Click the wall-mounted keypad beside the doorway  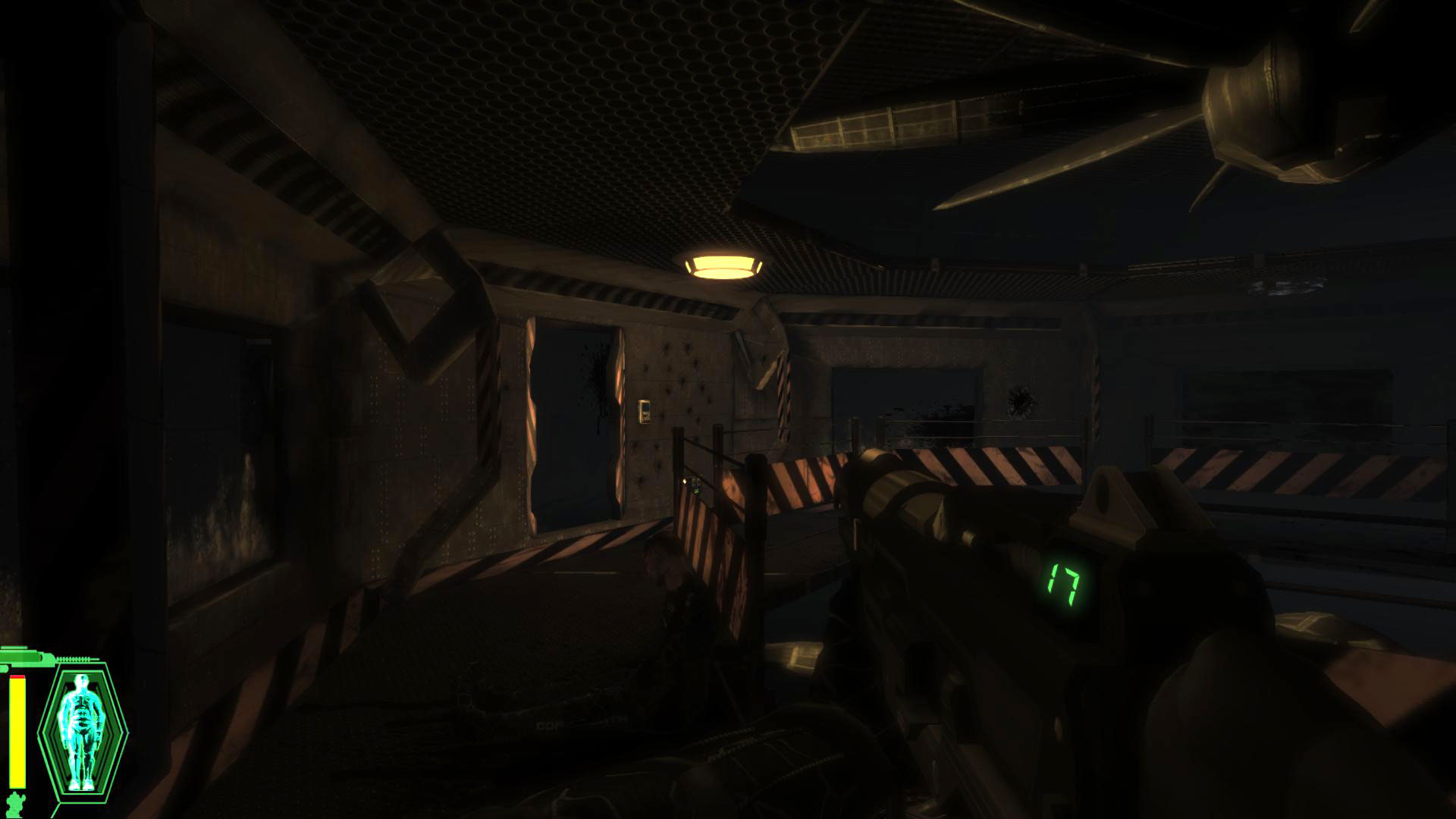click(644, 412)
